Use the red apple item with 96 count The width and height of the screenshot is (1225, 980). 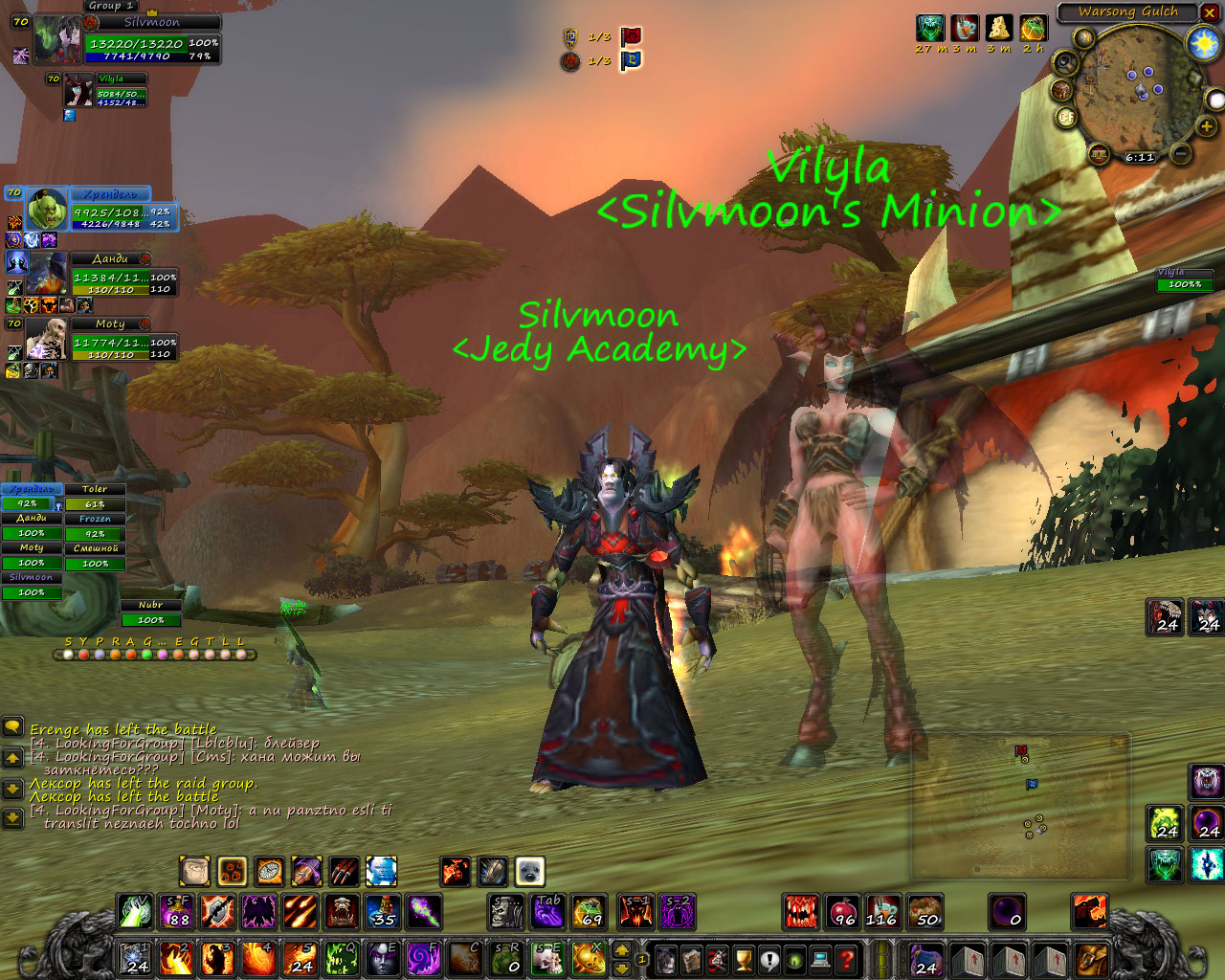click(x=843, y=911)
